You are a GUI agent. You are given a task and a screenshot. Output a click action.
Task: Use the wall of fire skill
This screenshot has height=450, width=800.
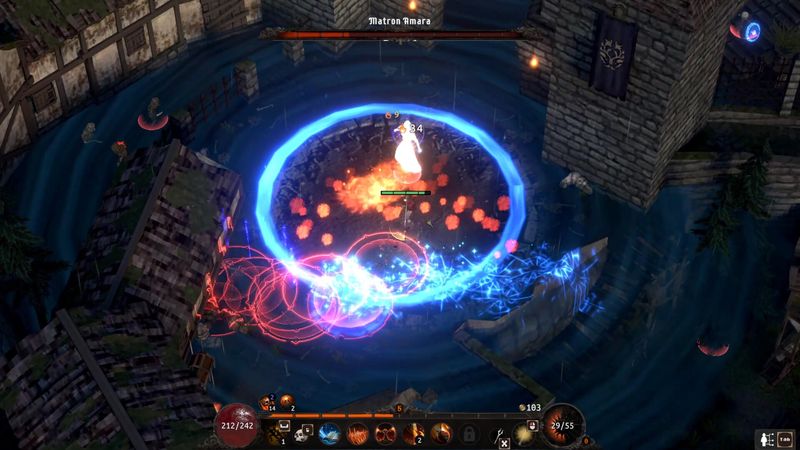[x=358, y=433]
